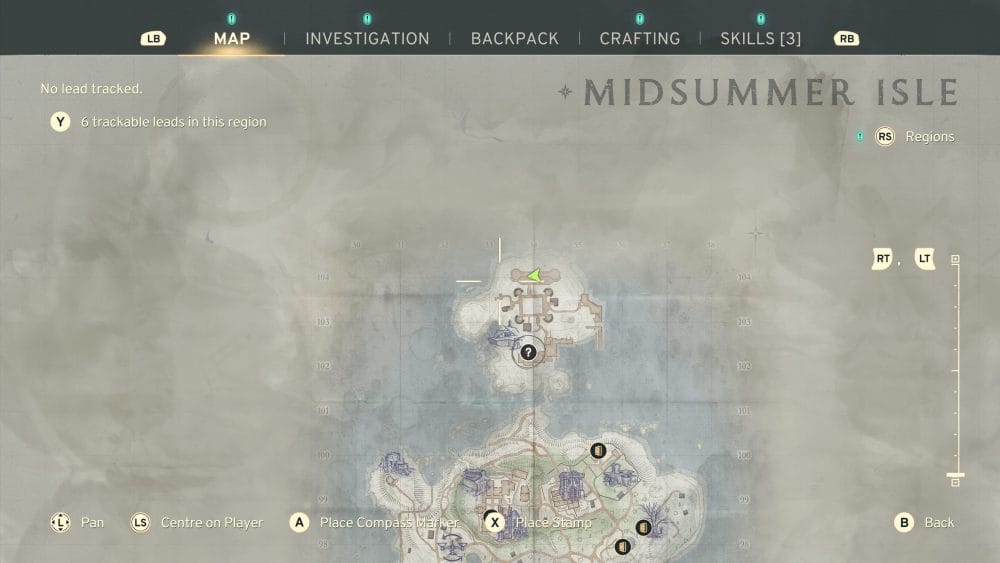Click the map zoom slider handle

[x=955, y=475]
